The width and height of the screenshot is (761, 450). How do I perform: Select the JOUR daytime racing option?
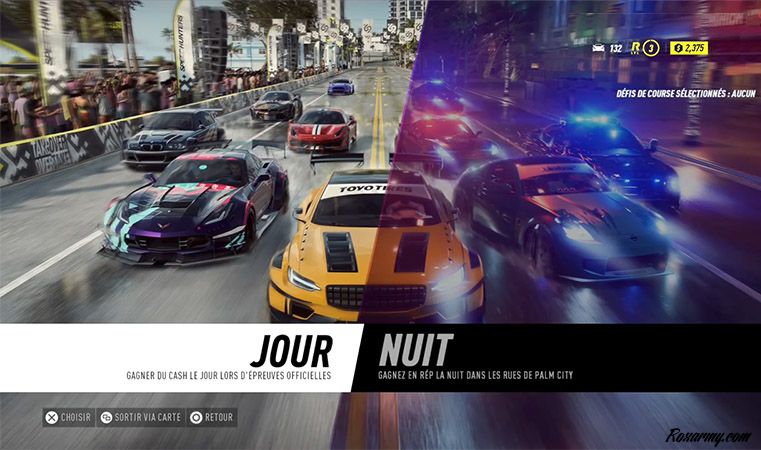[290, 352]
